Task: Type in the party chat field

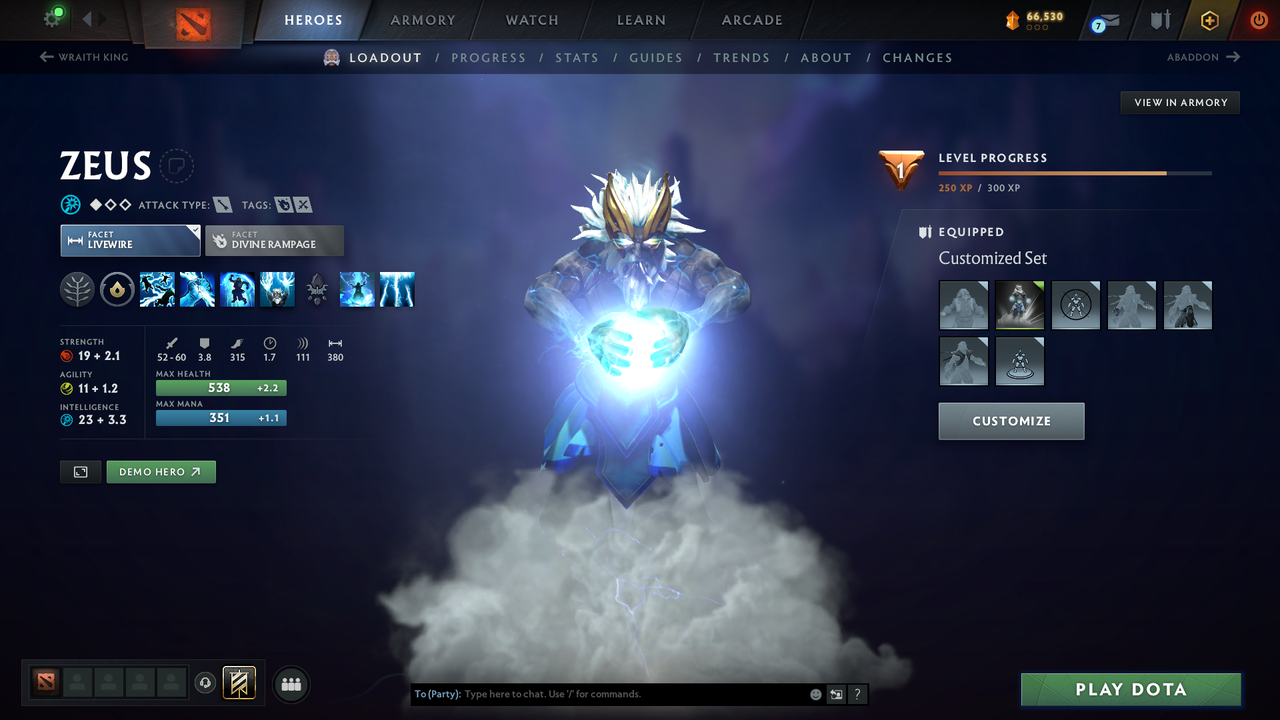Action: point(600,693)
